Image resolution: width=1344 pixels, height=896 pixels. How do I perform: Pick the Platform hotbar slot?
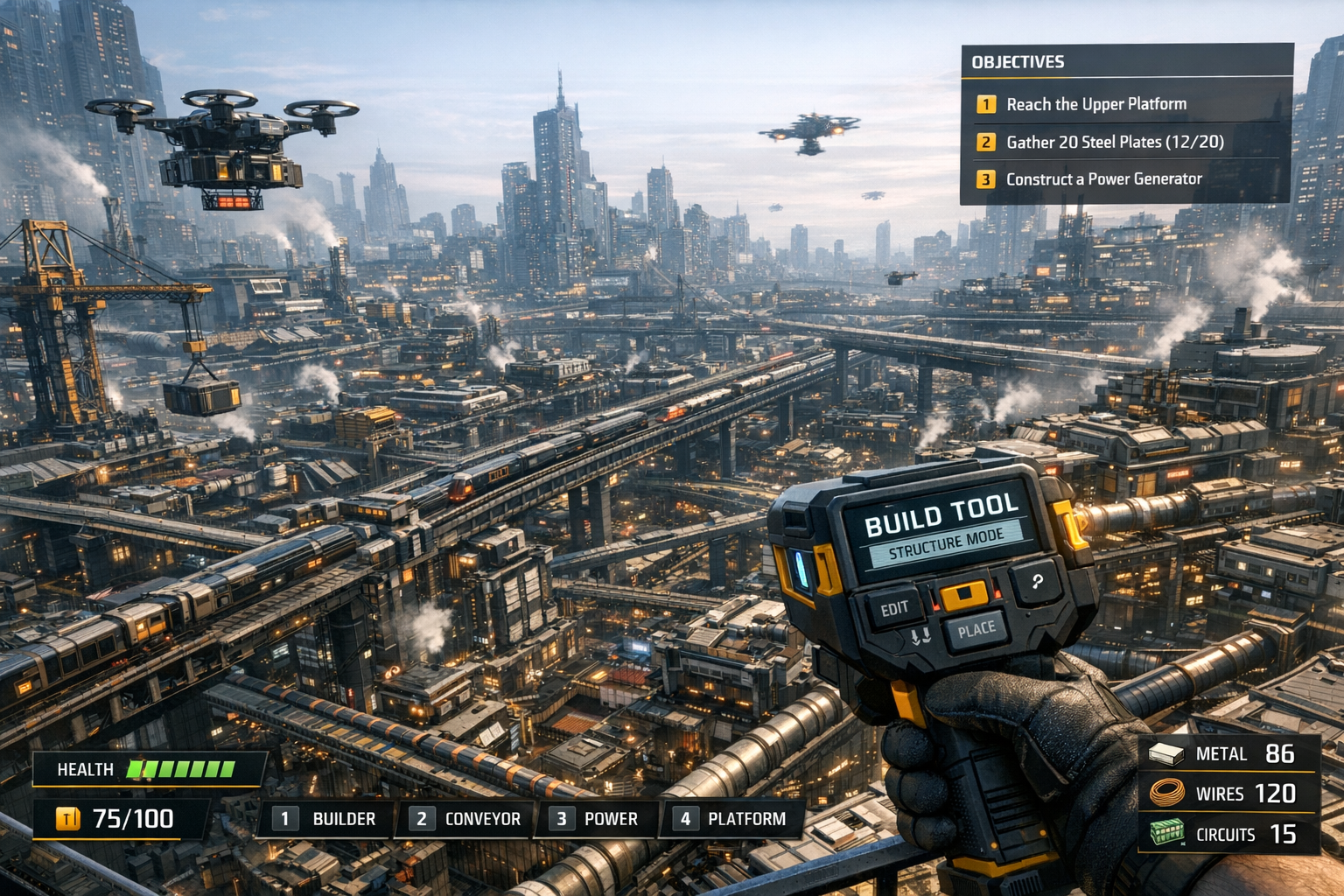click(731, 819)
